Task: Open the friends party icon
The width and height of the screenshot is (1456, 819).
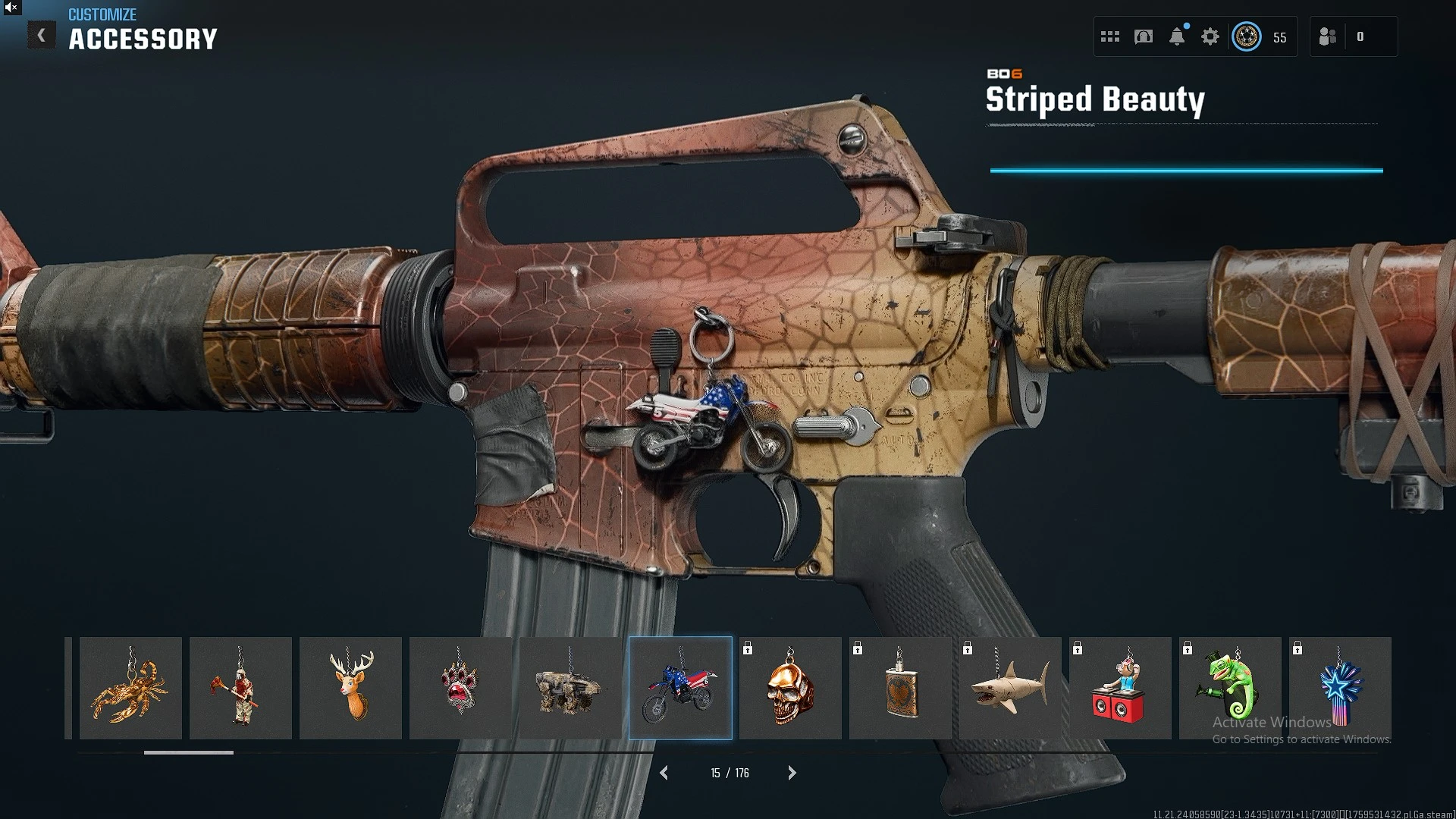Action: 1327,36
